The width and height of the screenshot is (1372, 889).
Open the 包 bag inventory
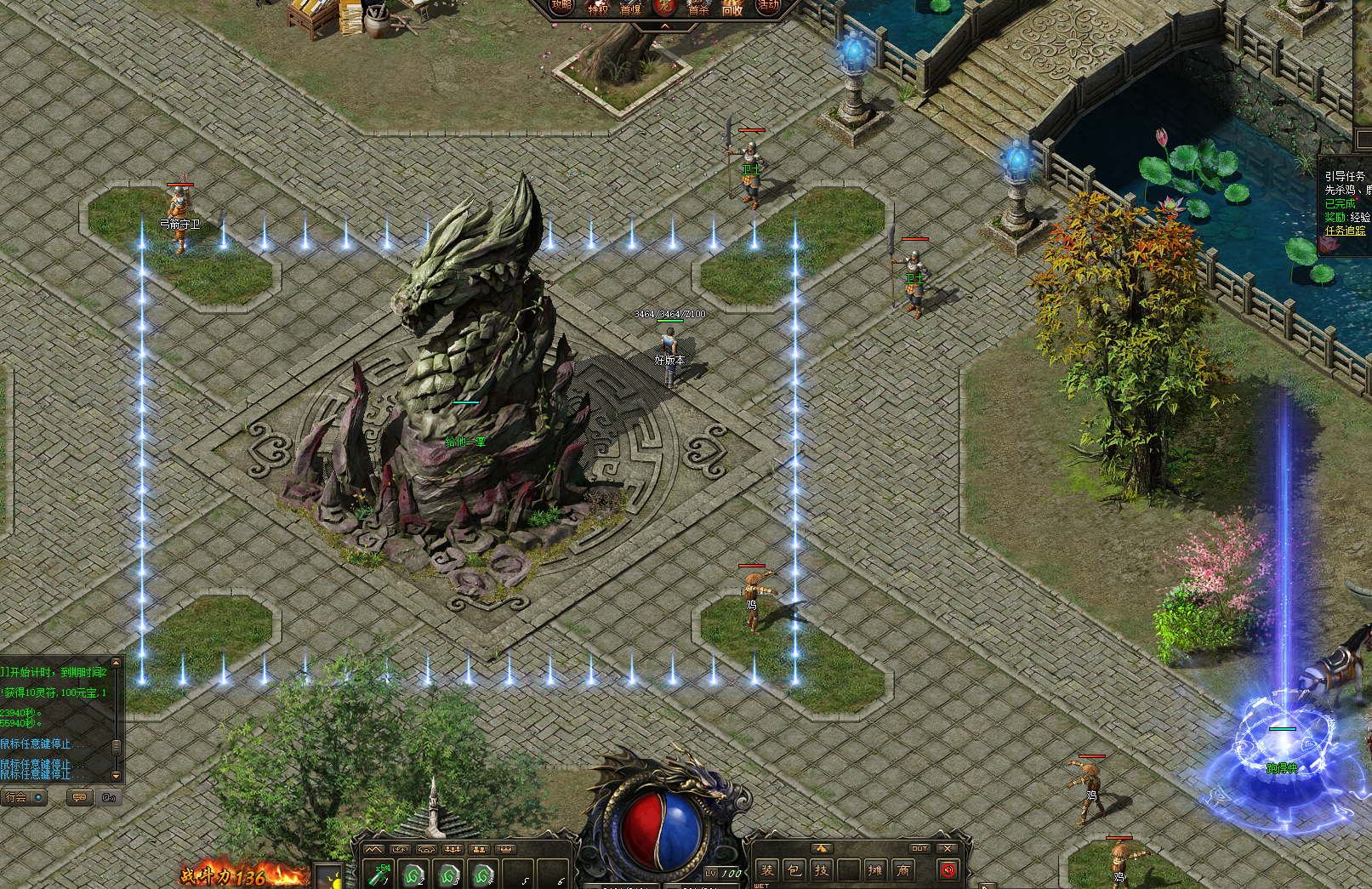[794, 870]
